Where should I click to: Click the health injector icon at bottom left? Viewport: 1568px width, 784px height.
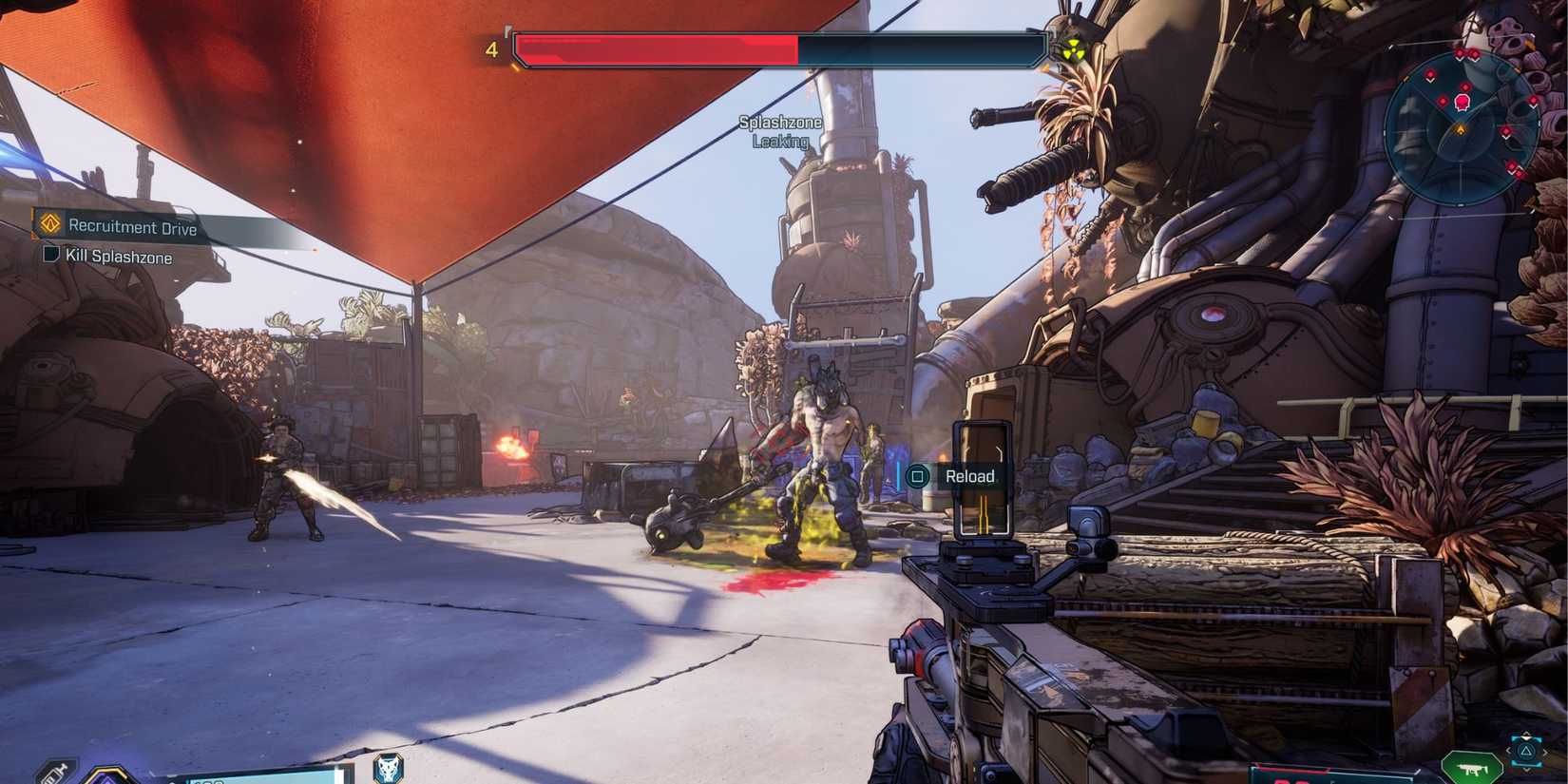pyautogui.click(x=57, y=772)
